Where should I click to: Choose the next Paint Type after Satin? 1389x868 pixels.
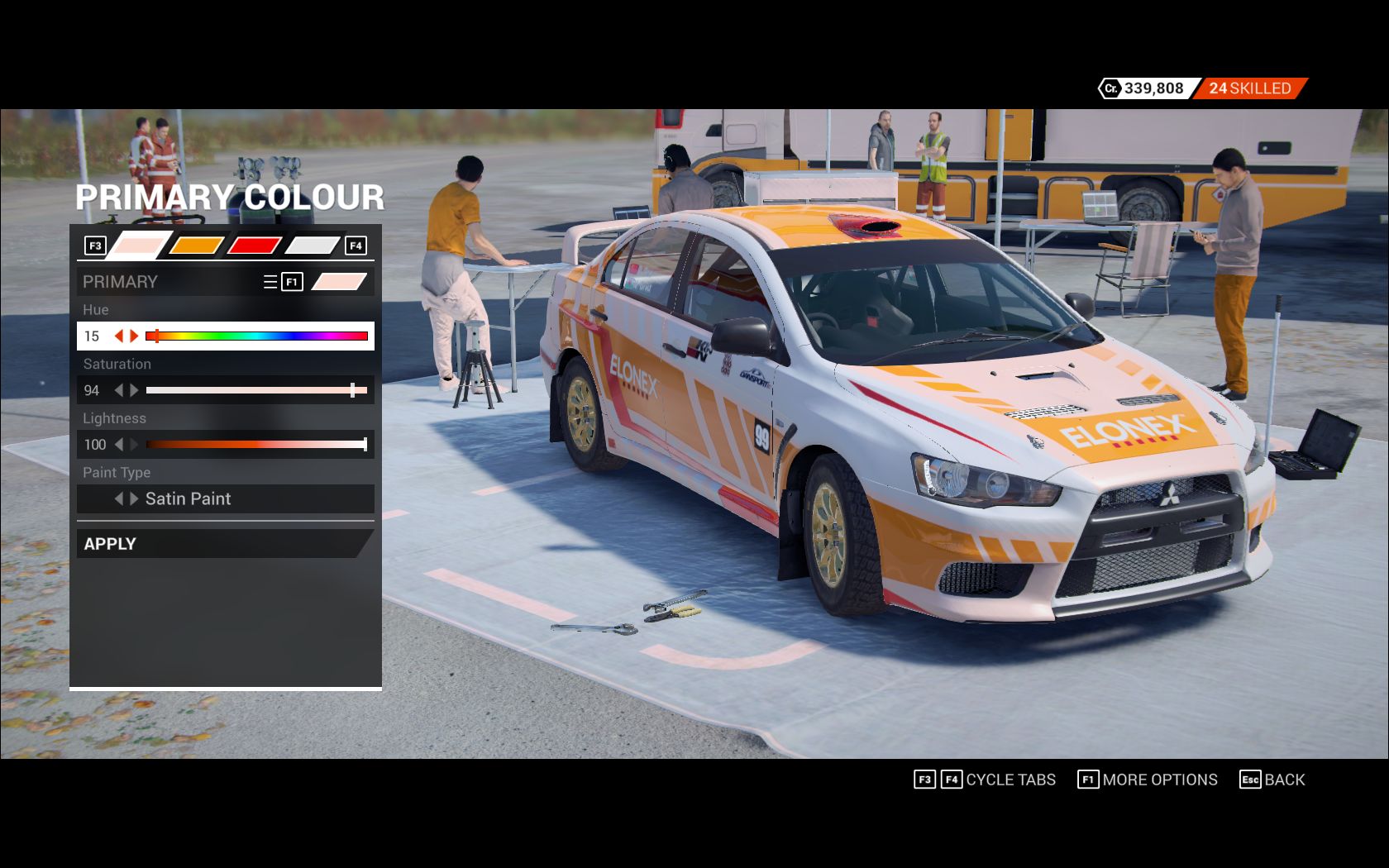coord(134,498)
